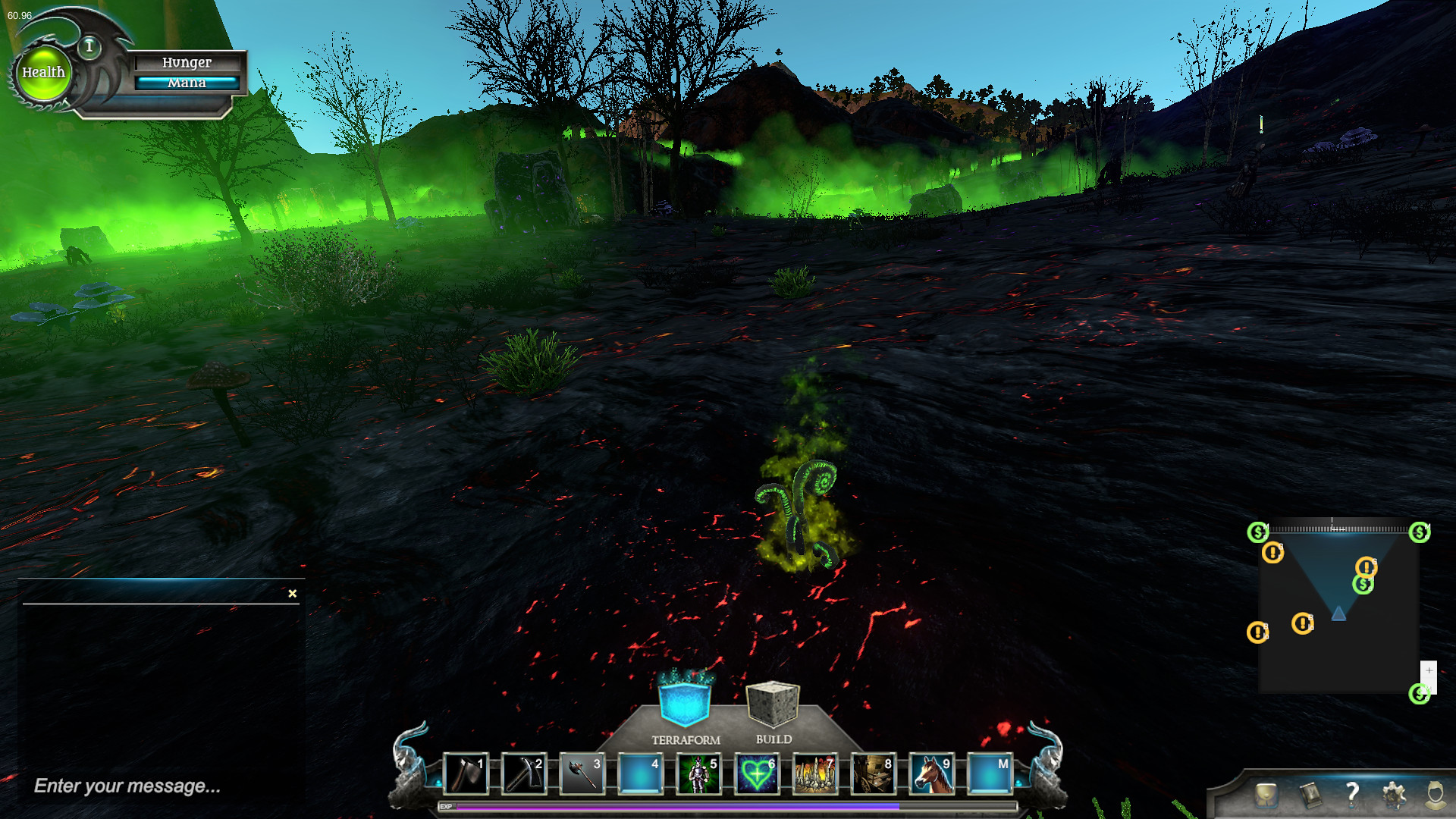Close the chat window with the X

click(292, 593)
